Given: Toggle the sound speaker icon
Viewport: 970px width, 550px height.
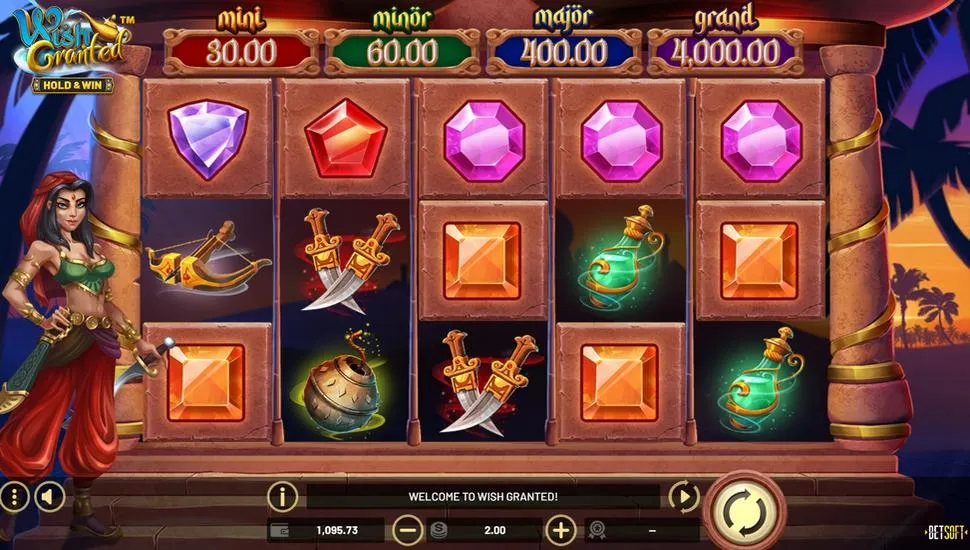Looking at the screenshot, I should point(46,496).
